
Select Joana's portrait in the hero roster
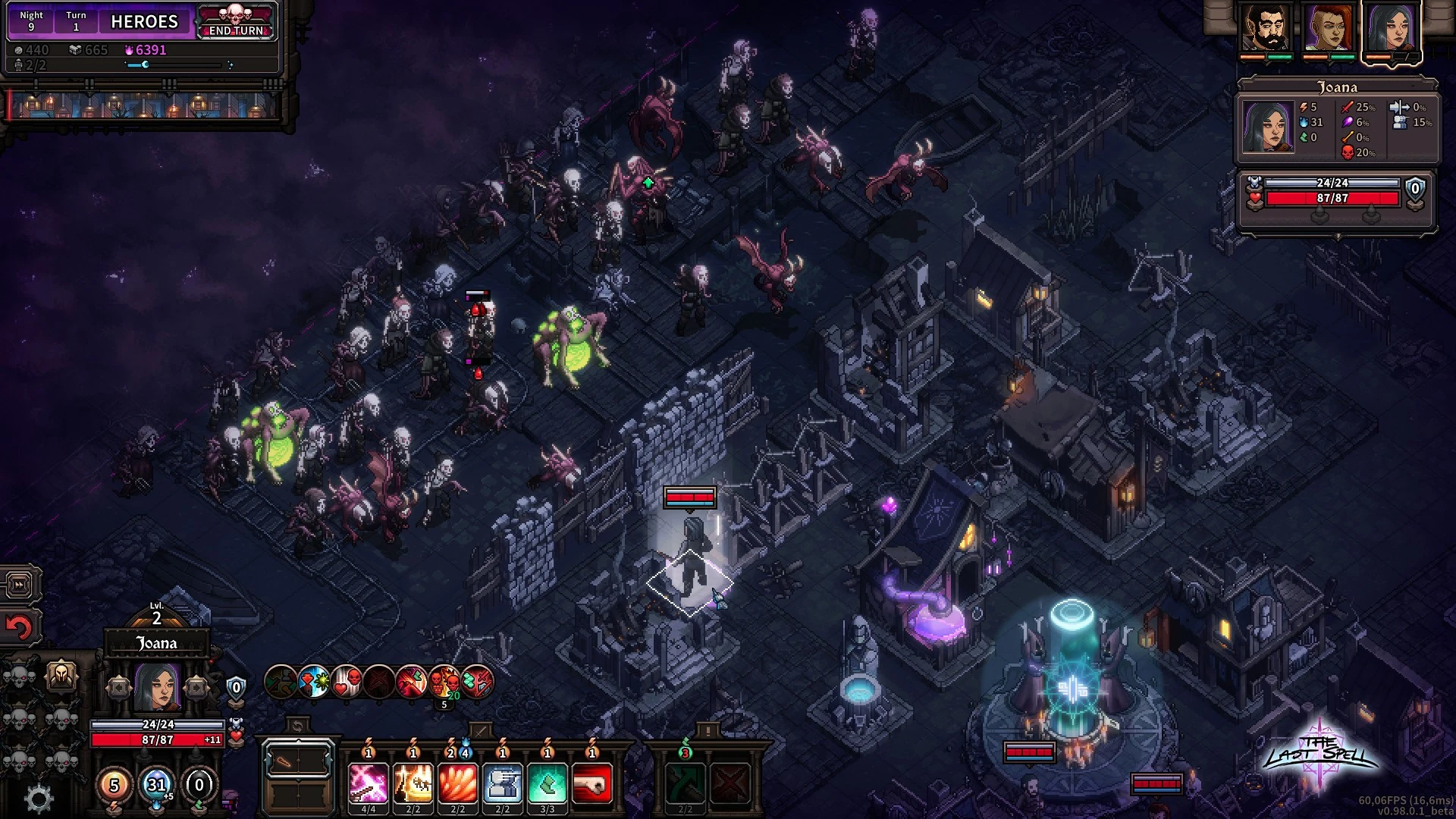[x=1392, y=28]
